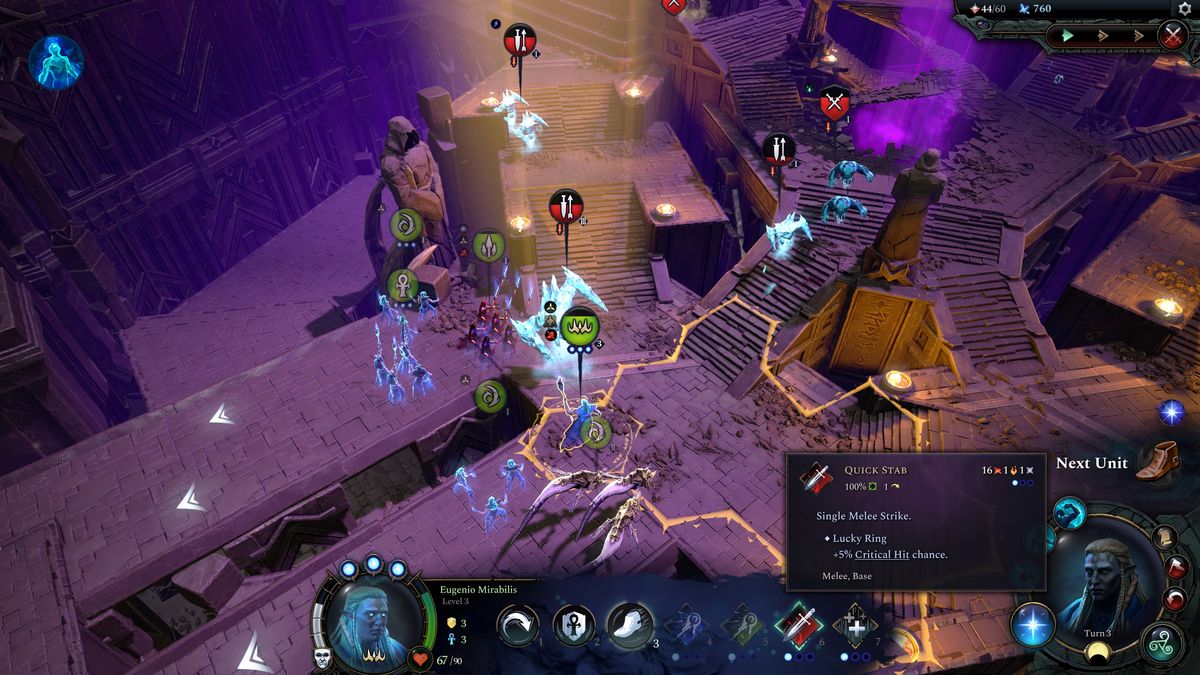Screen dimensions: 1200x675
Task: Set combat speed to normal play
Action: (1067, 36)
